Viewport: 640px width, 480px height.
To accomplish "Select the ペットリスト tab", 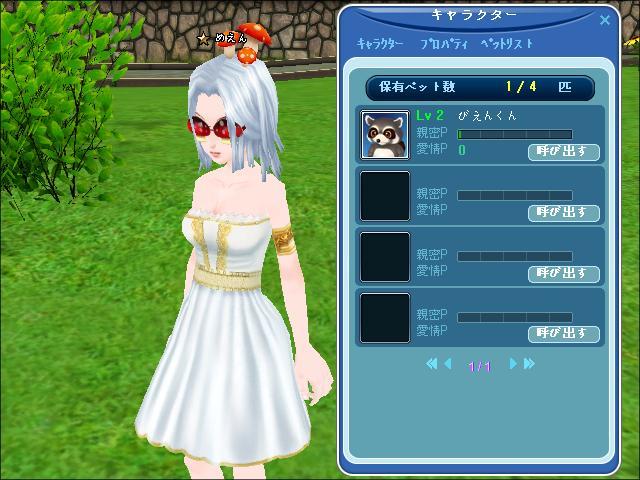I will point(507,45).
